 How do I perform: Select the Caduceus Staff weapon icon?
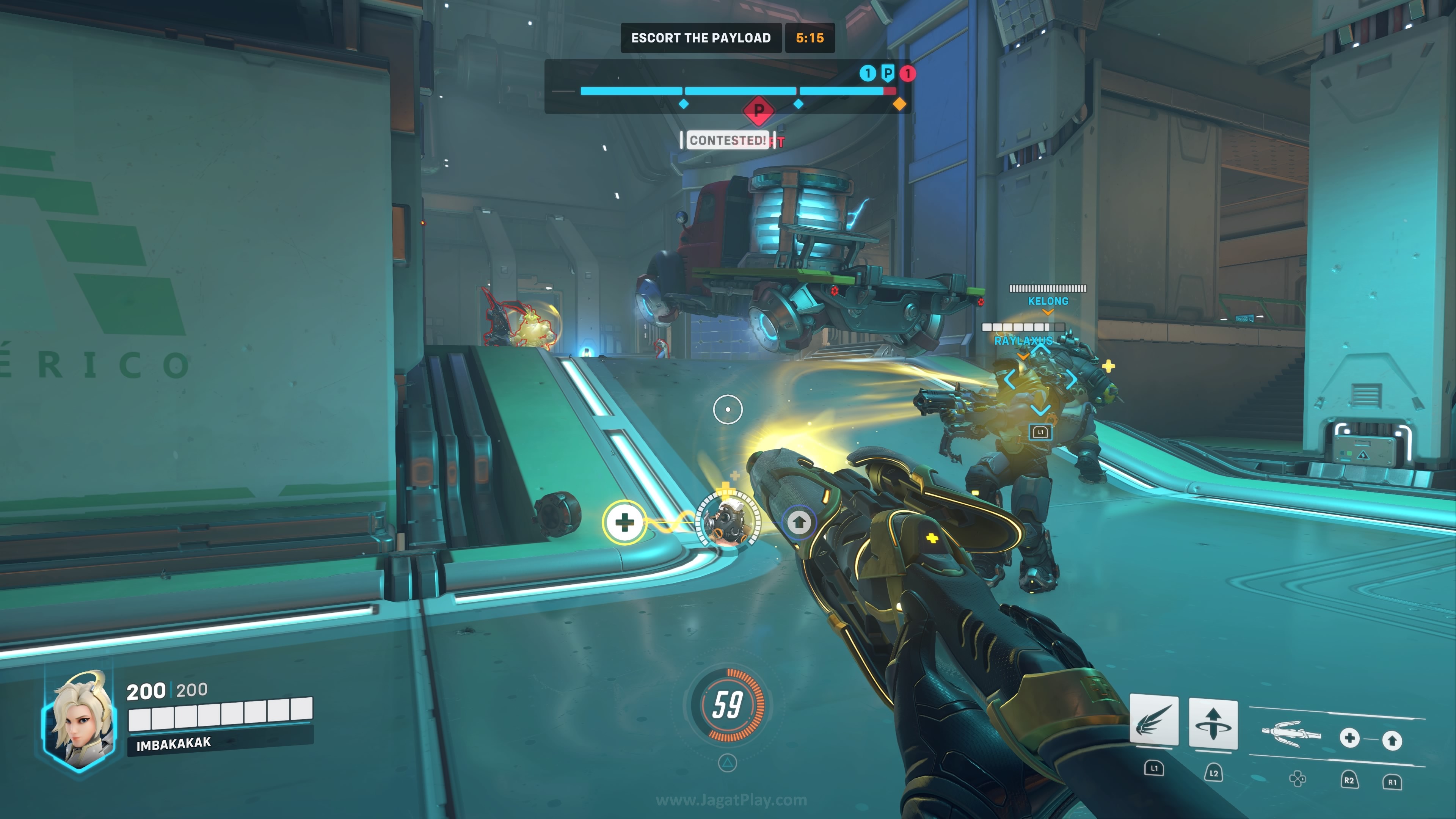point(1290,734)
